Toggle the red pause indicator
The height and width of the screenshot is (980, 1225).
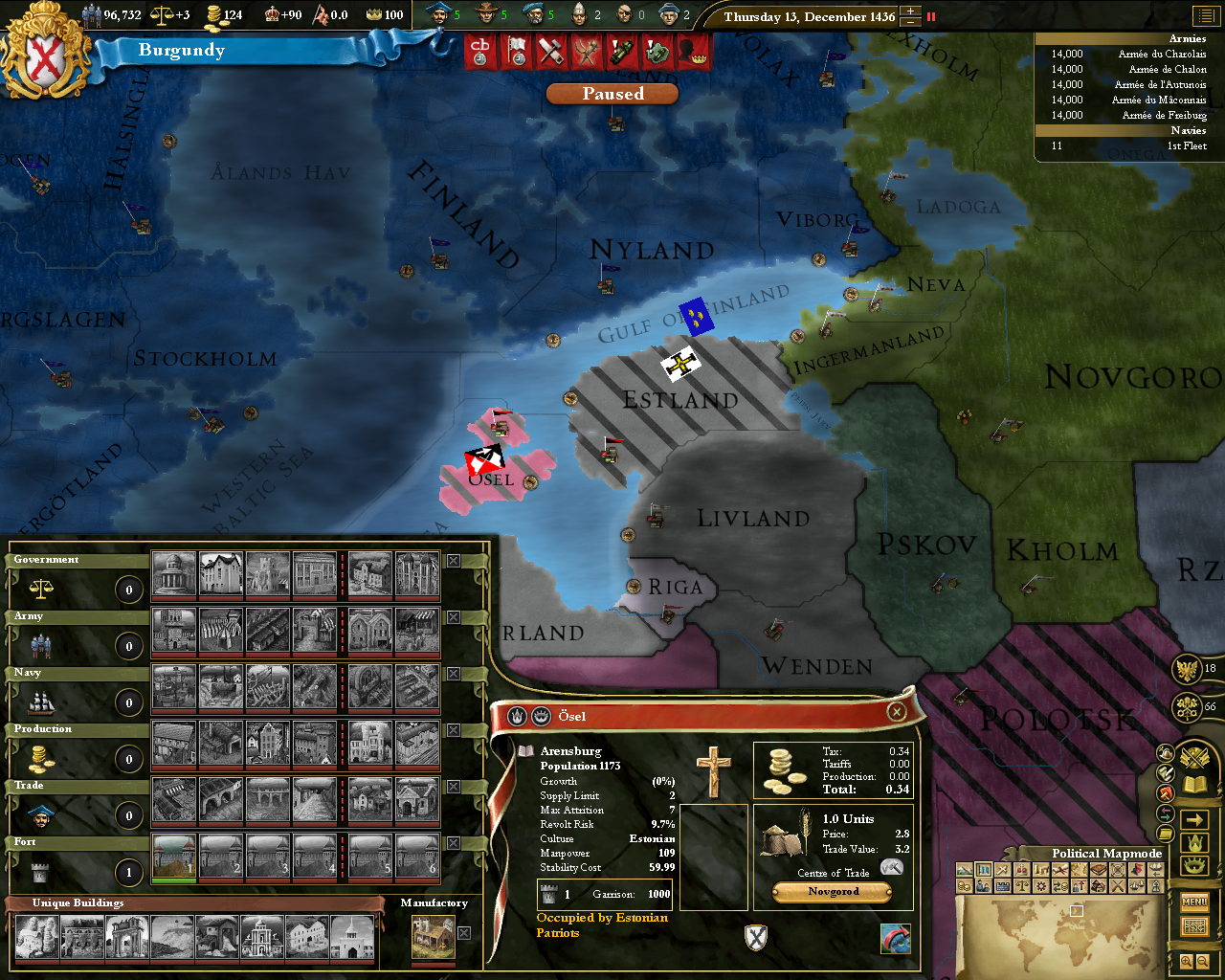click(931, 16)
